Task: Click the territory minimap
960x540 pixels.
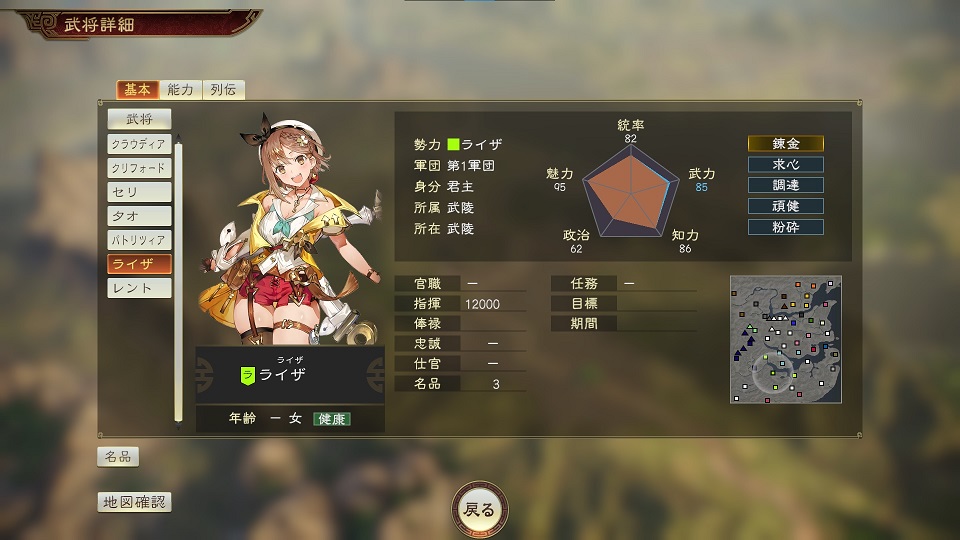Action: click(785, 339)
